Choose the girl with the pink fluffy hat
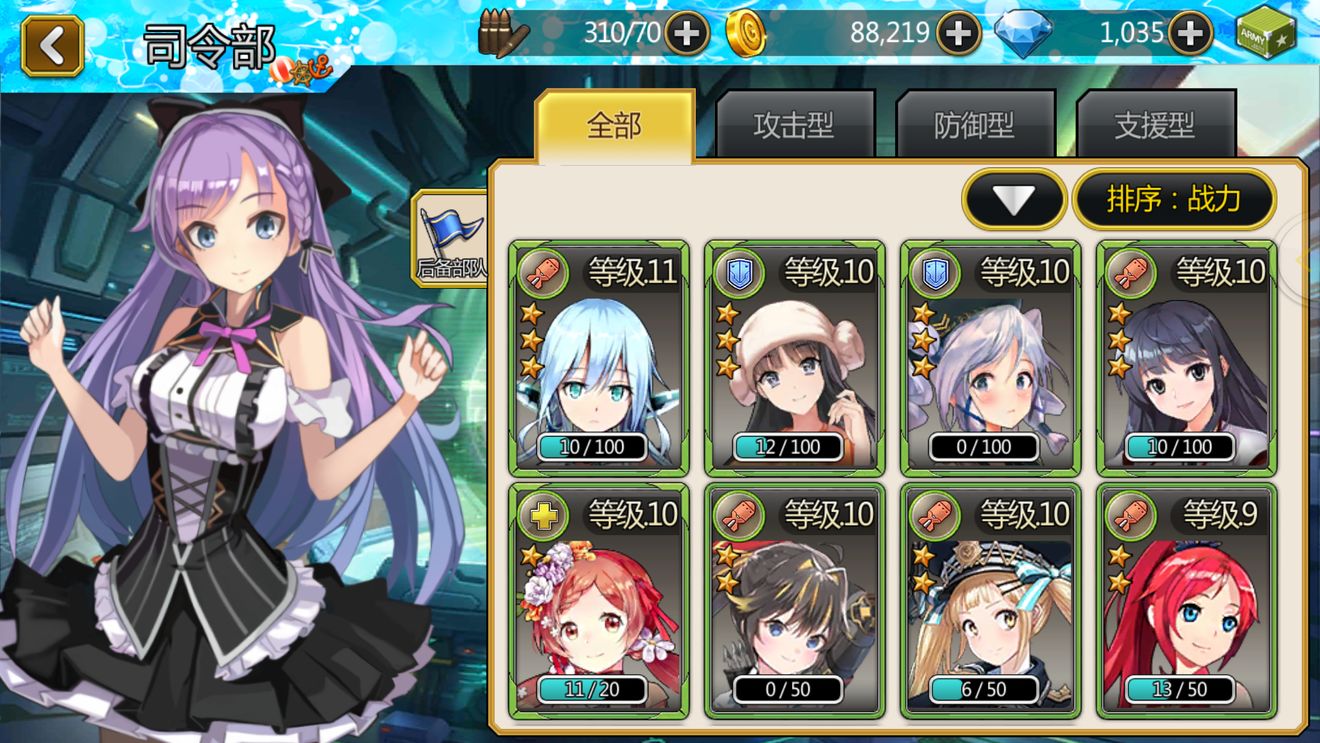The image size is (1320, 743). click(x=794, y=358)
